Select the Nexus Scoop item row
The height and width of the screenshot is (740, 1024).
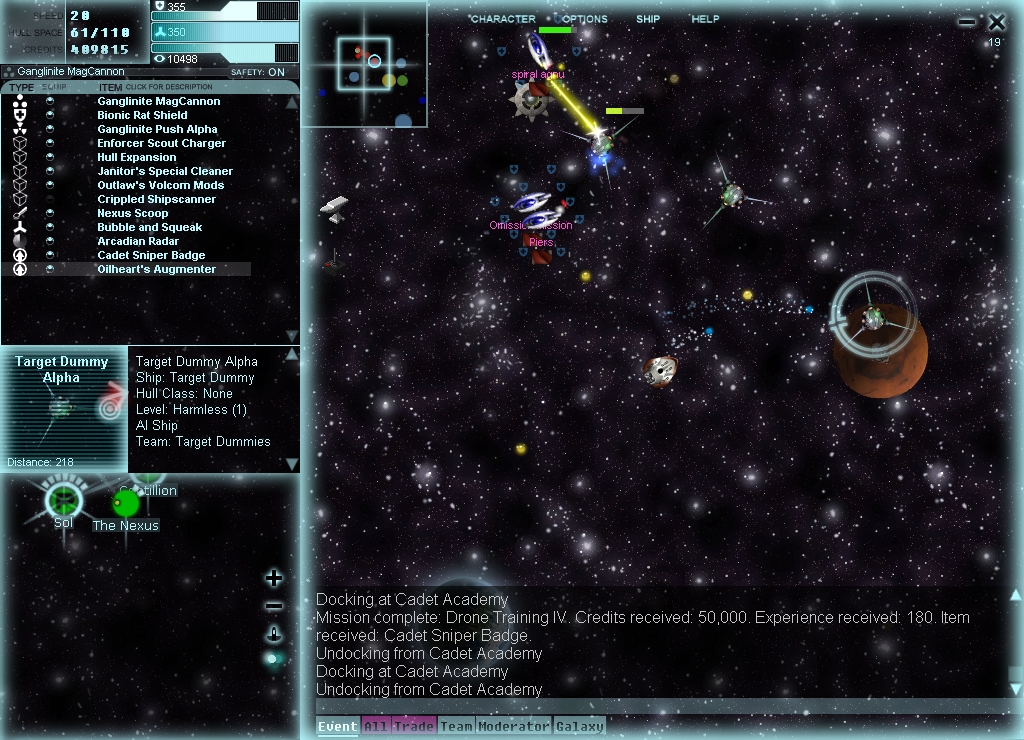click(x=132, y=213)
